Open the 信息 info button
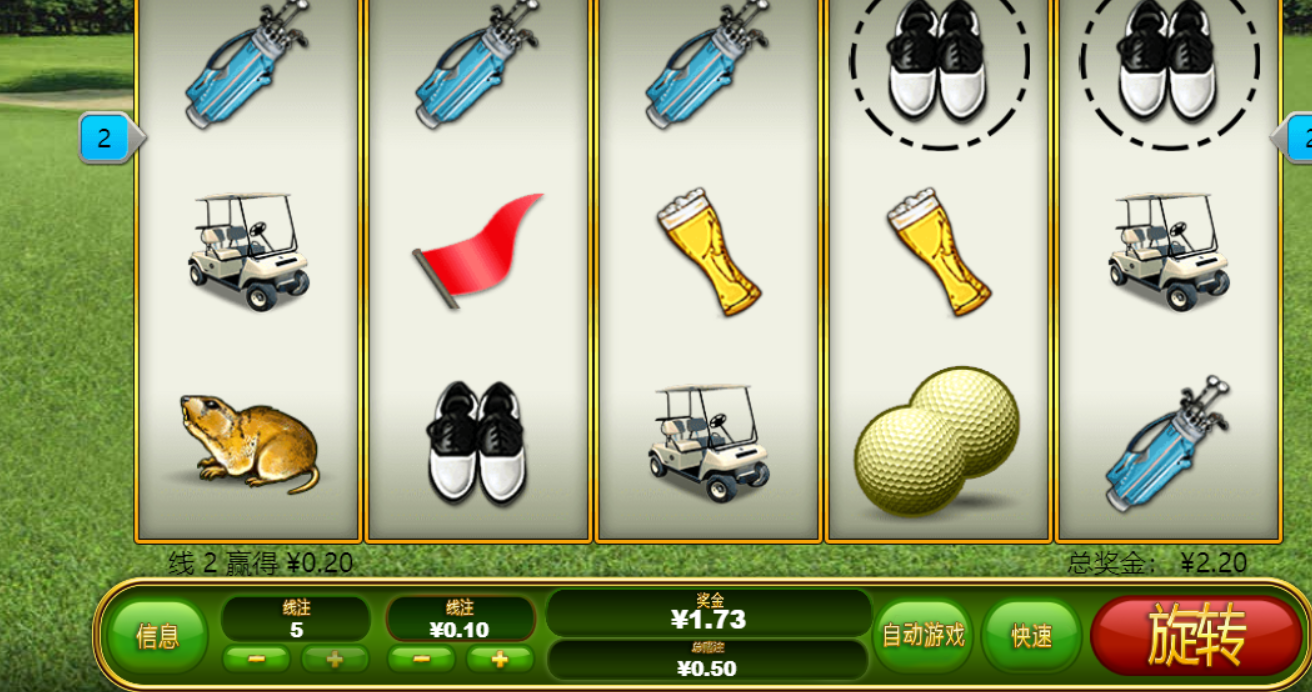Screen dimensions: 1312x692 (157, 636)
